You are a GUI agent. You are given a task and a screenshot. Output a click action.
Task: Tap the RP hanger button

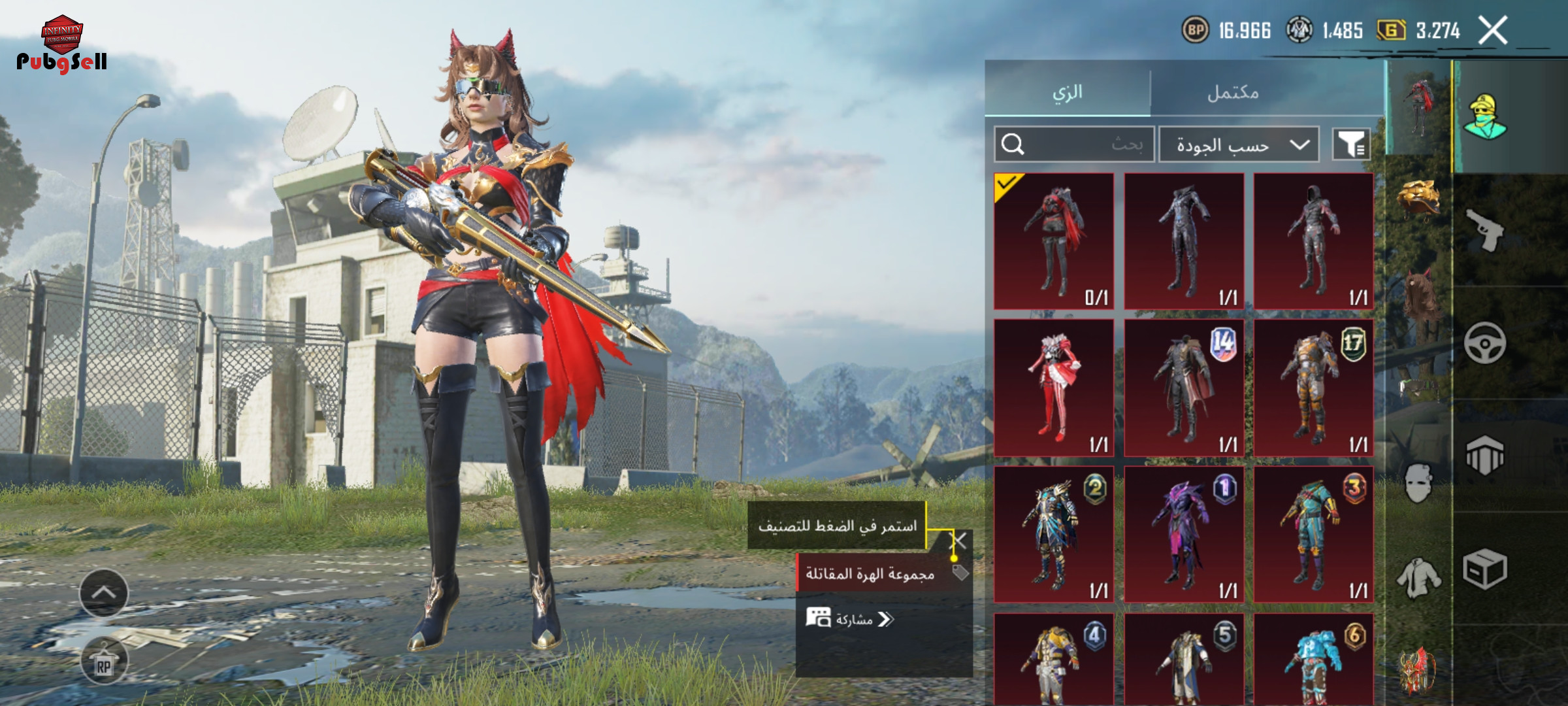(104, 662)
